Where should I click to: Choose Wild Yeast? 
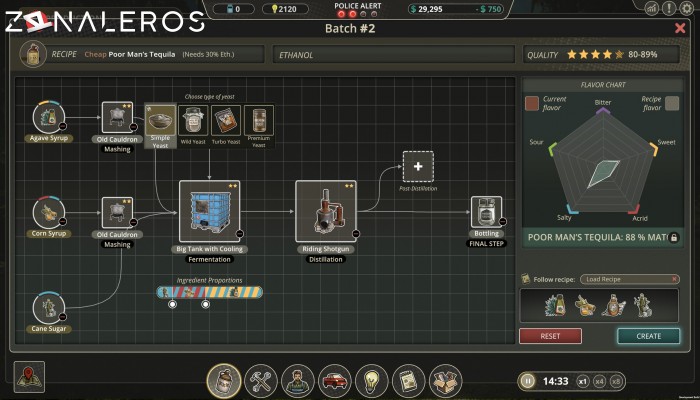[x=193, y=122]
